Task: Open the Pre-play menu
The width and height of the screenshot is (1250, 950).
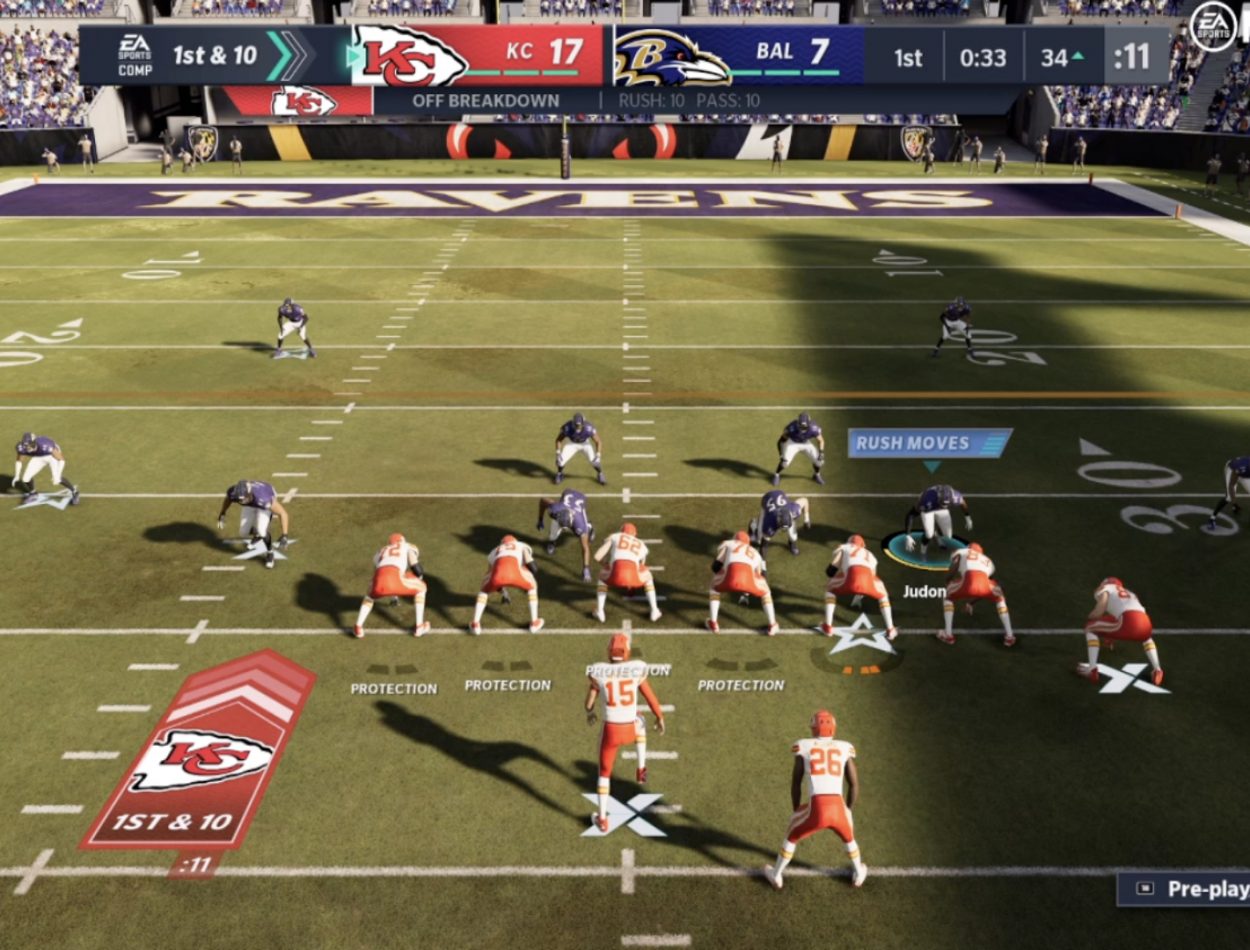Action: (1185, 889)
